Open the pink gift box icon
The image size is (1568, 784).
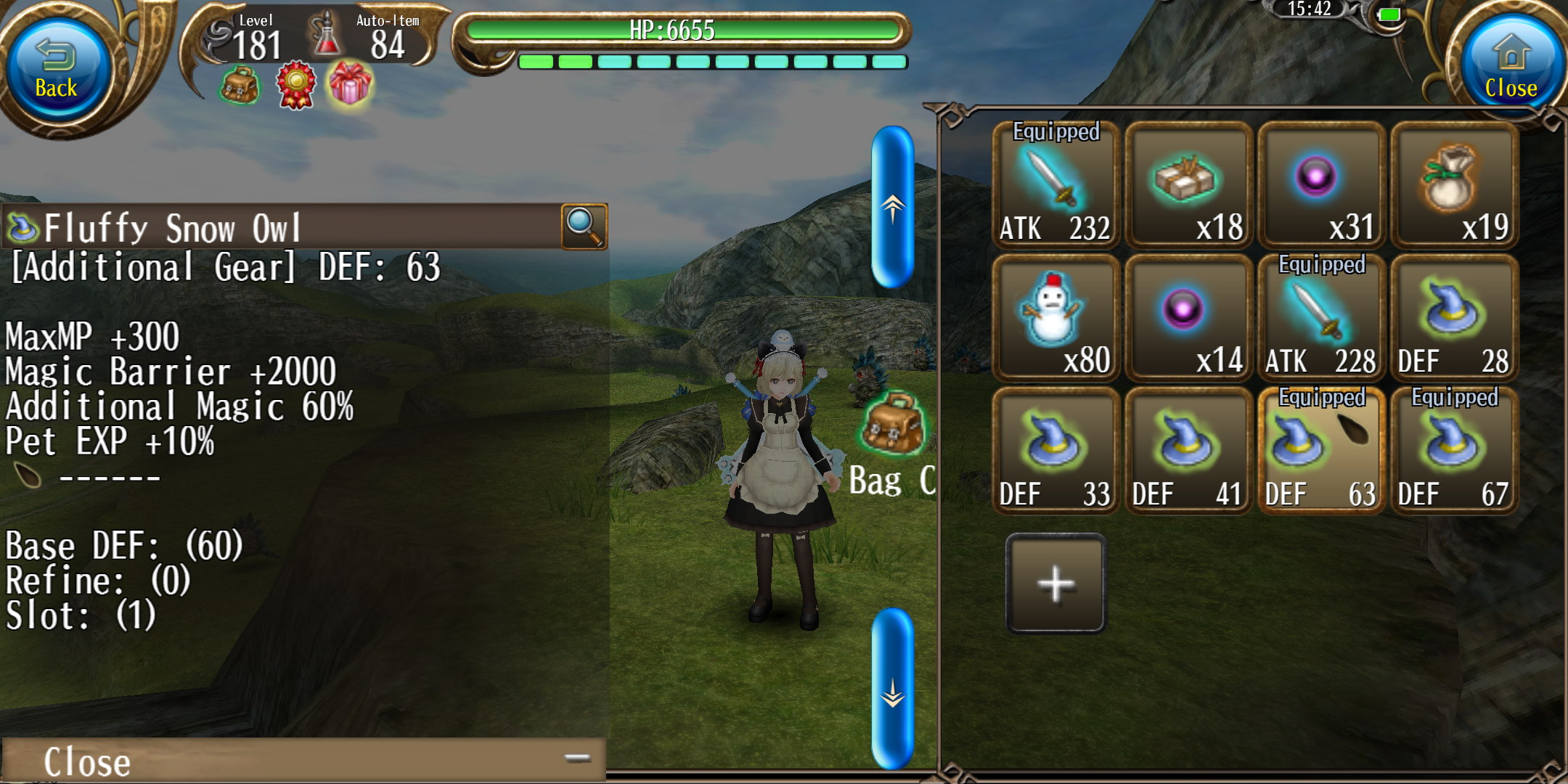point(350,84)
